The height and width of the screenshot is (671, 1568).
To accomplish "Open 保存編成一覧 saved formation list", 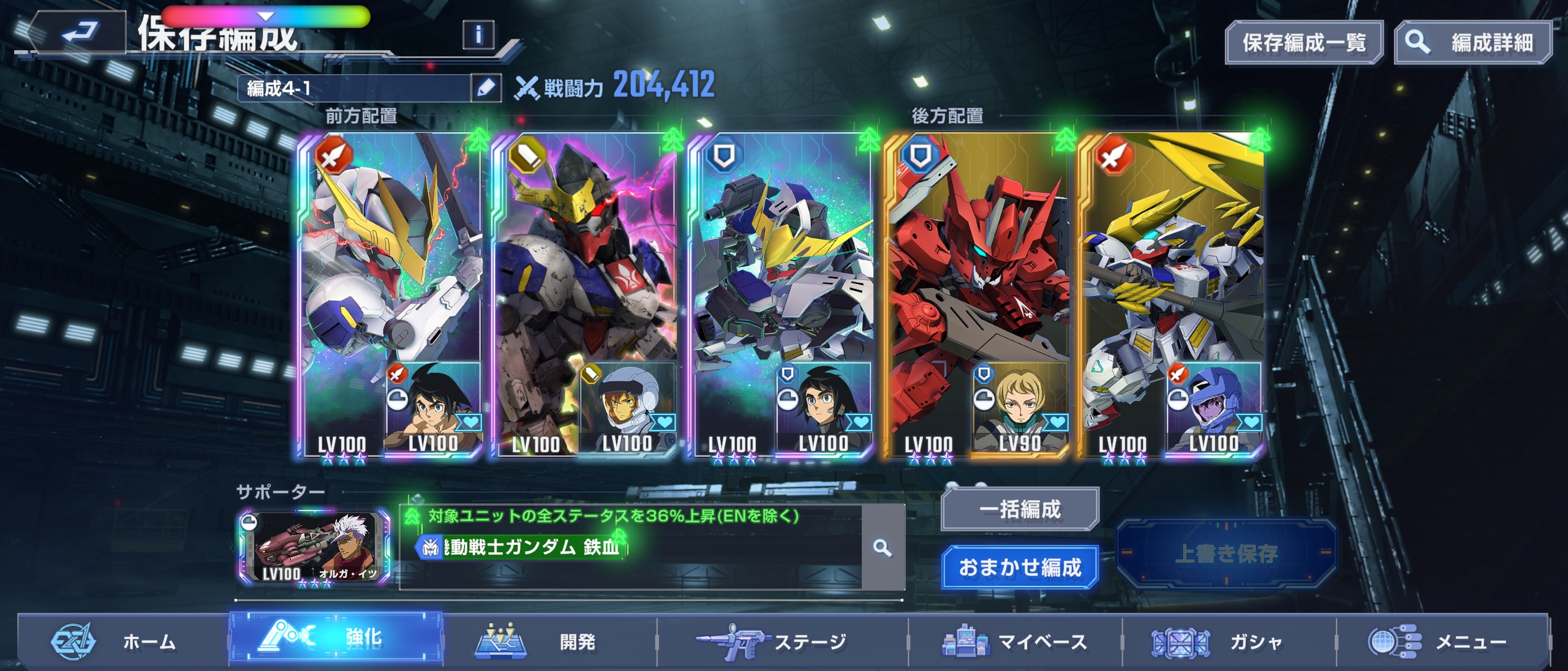I will 1303,43.
